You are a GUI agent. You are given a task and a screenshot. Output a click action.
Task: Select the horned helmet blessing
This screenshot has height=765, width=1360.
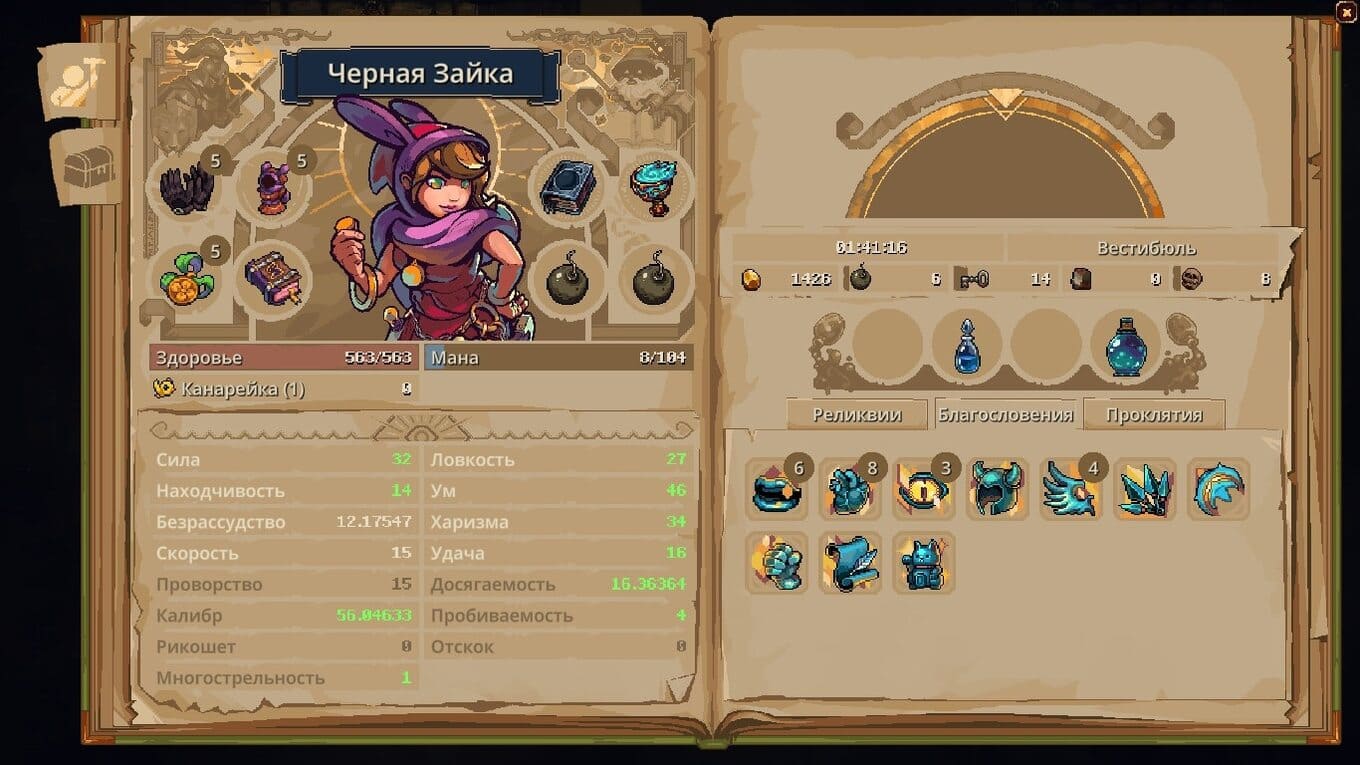pyautogui.click(x=998, y=490)
